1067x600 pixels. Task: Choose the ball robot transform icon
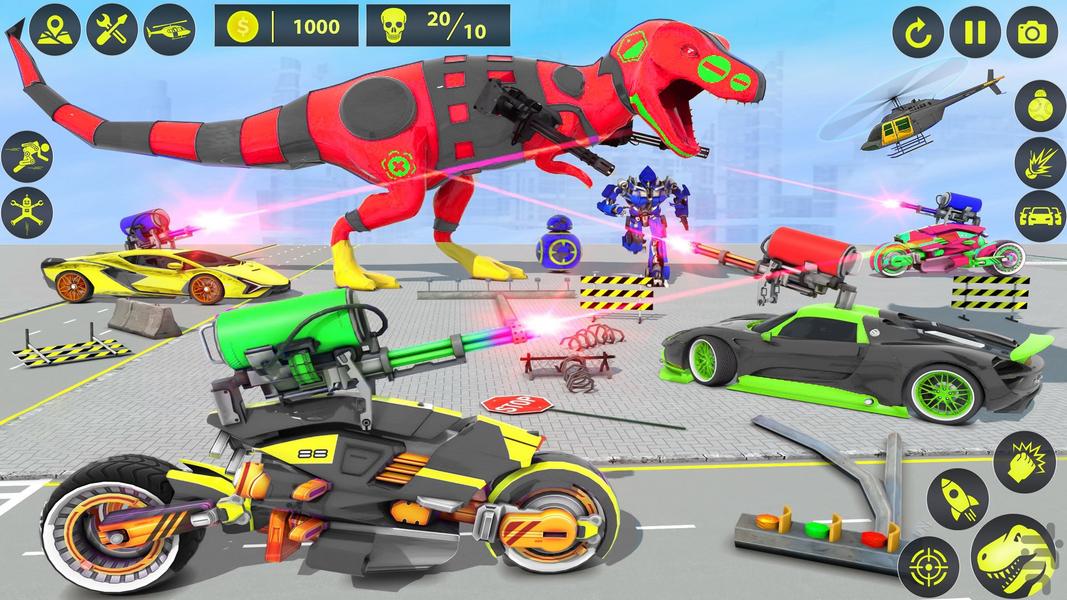tap(1039, 107)
